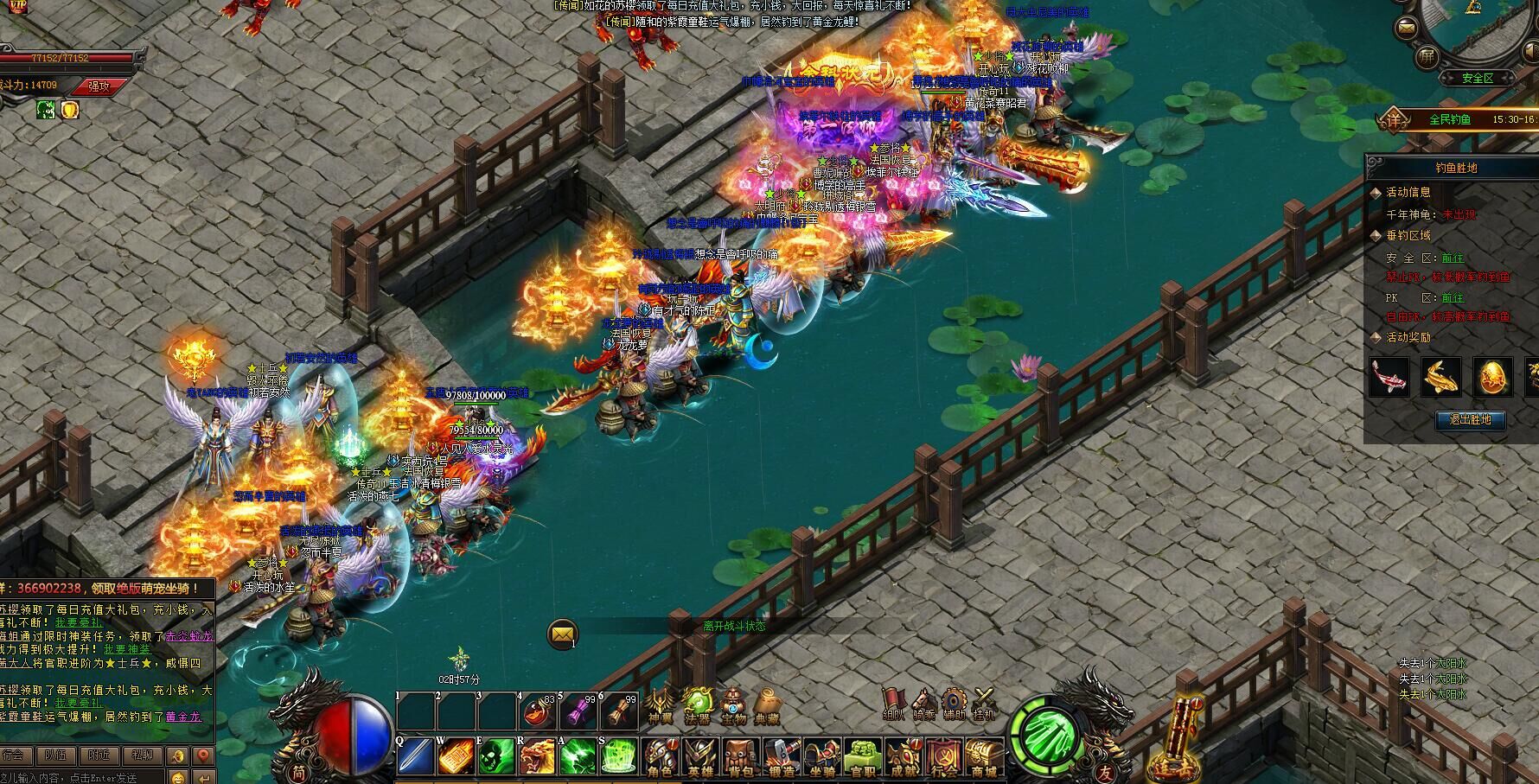Viewport: 1539px width, 784px height.
Task: Use the red potion in slot 4
Action: point(537,712)
